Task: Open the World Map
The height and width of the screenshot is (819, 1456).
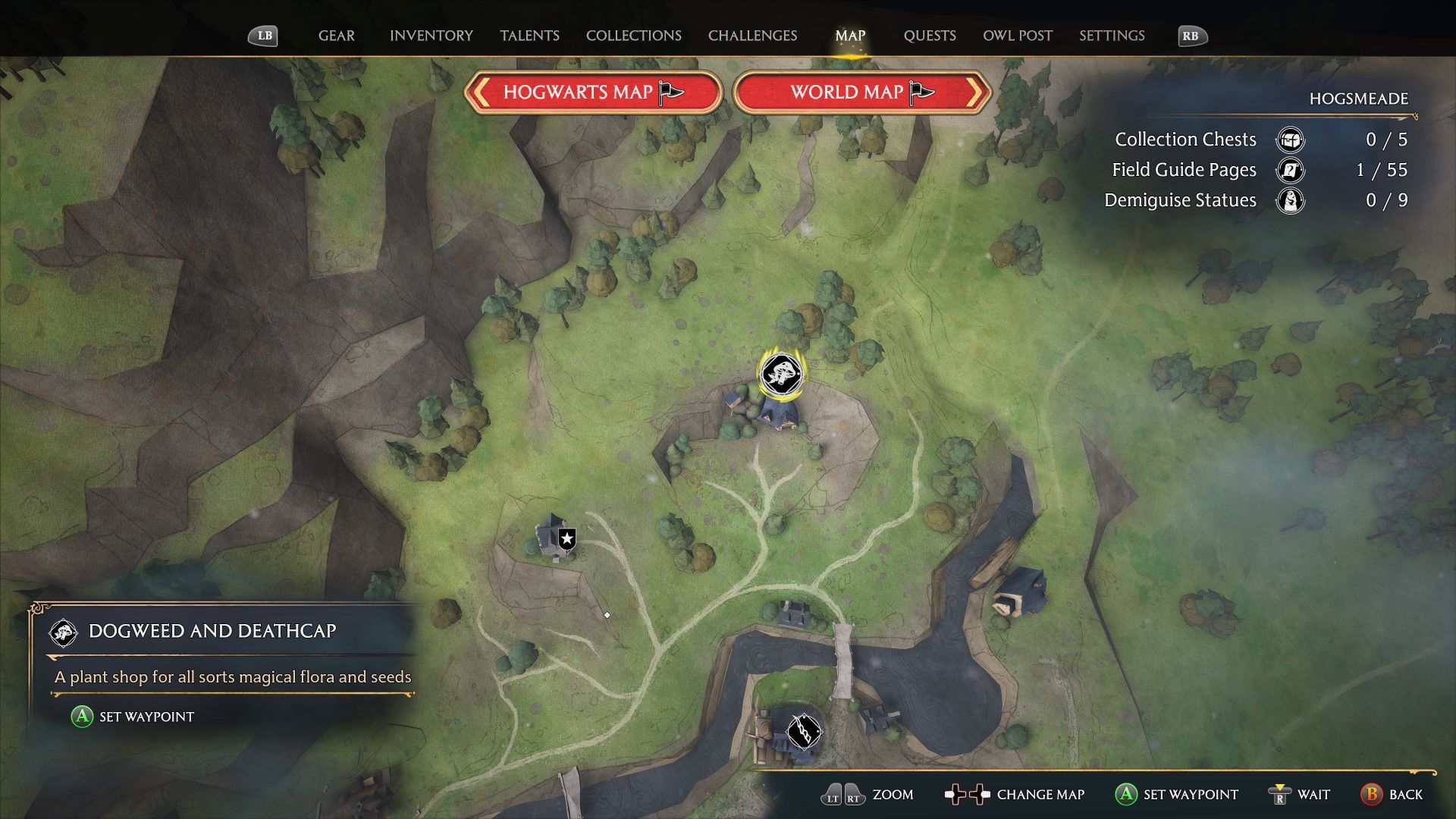Action: pyautogui.click(x=862, y=93)
